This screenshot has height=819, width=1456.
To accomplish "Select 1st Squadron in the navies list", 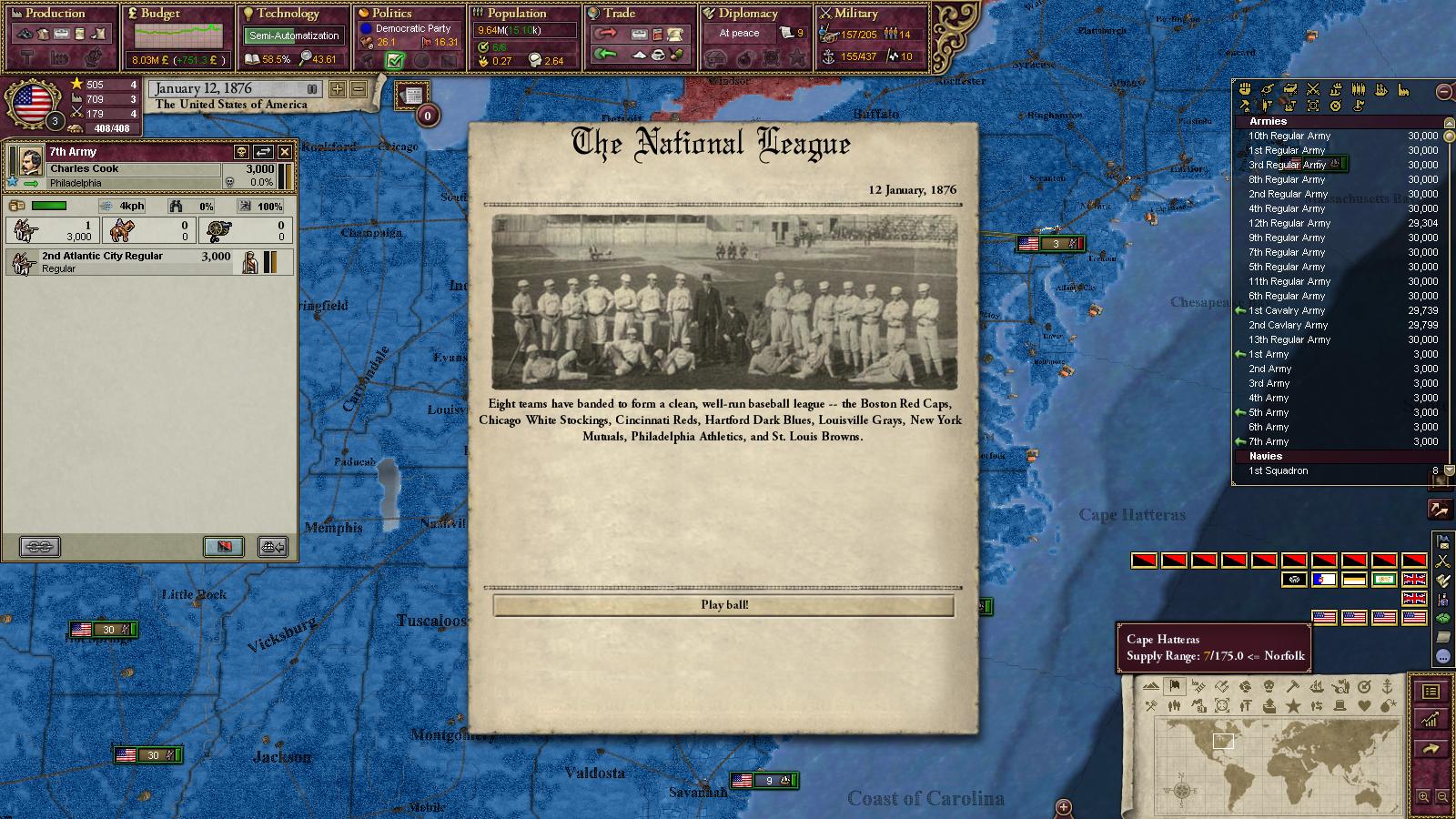I will (1278, 470).
